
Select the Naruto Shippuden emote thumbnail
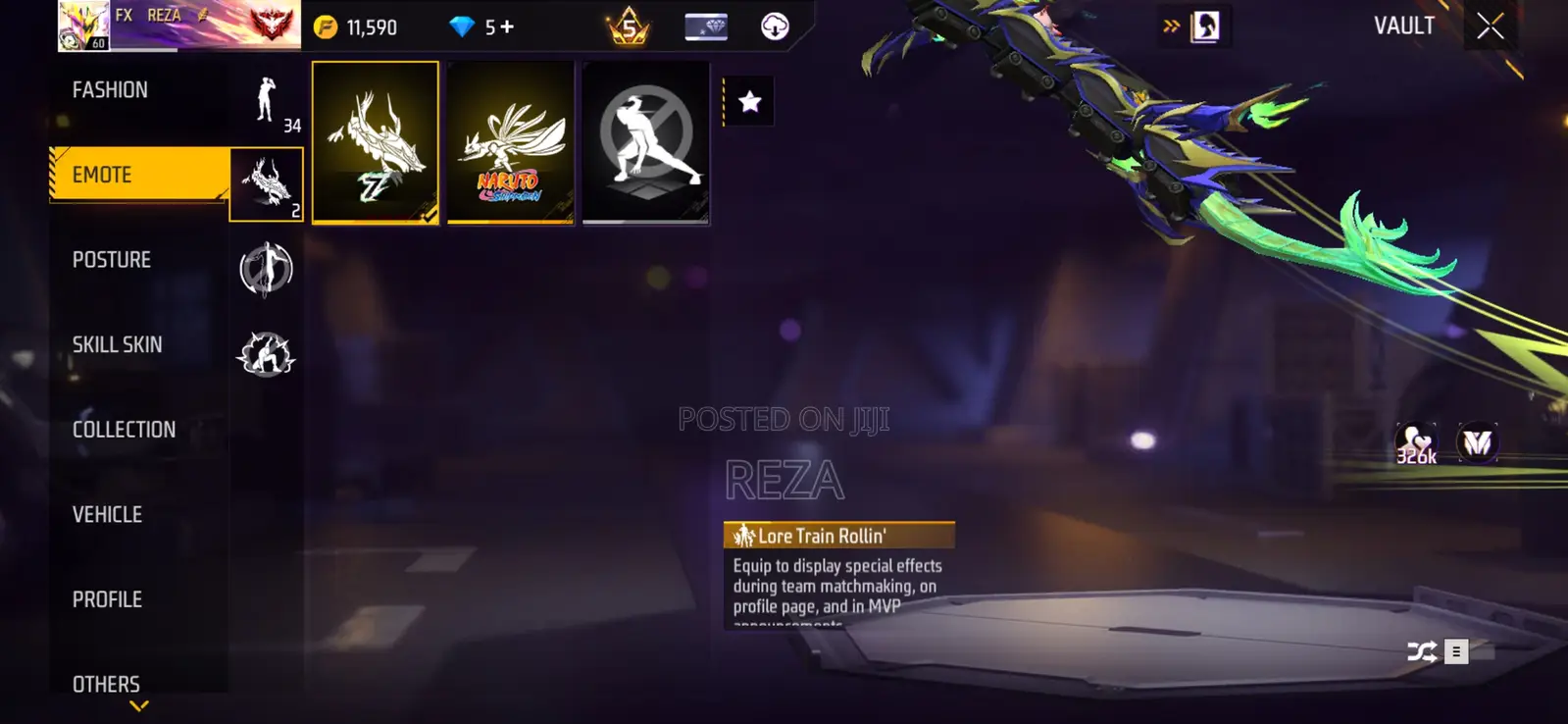[x=510, y=142]
